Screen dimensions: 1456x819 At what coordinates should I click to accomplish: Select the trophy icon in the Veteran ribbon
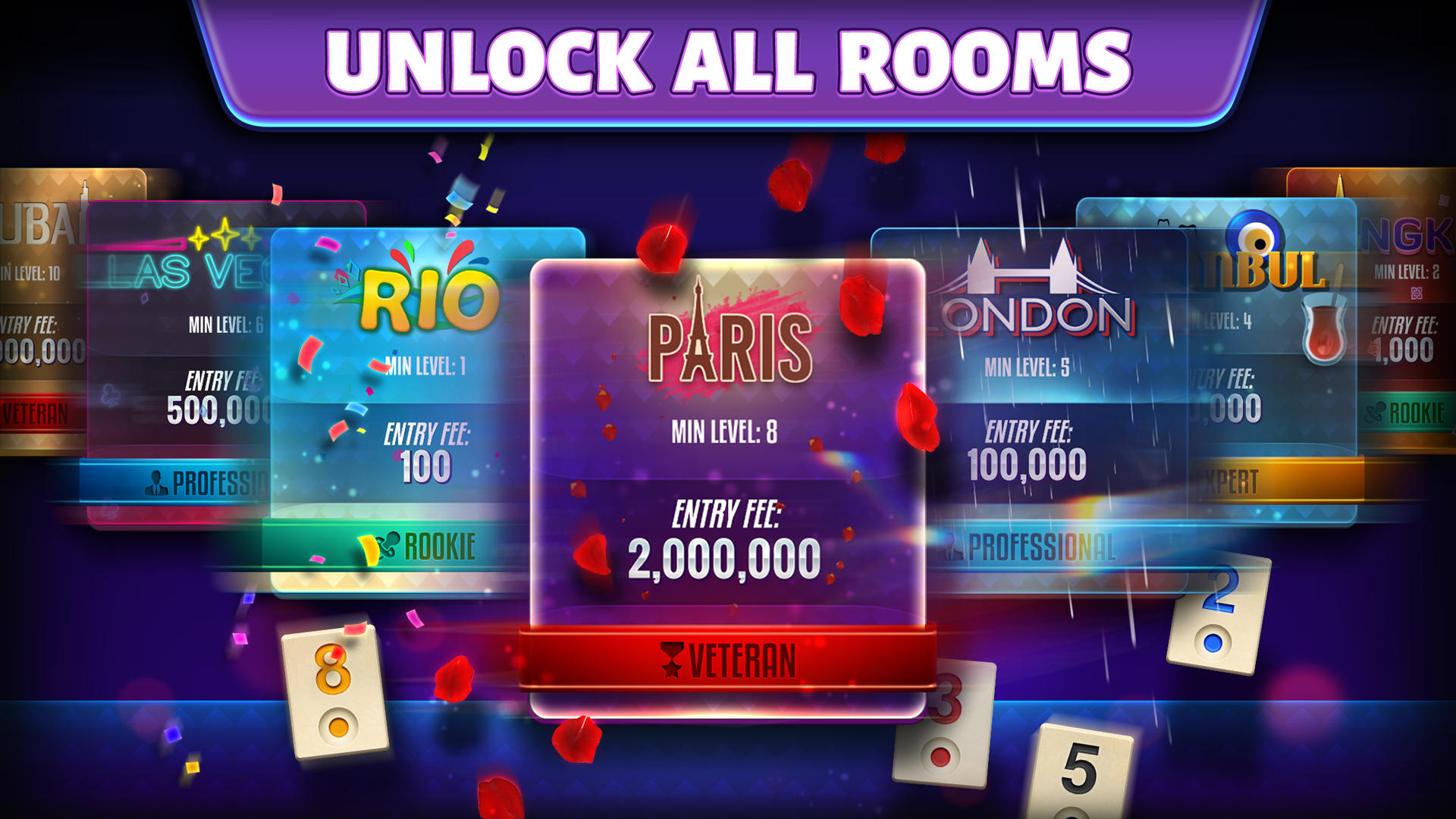click(670, 660)
